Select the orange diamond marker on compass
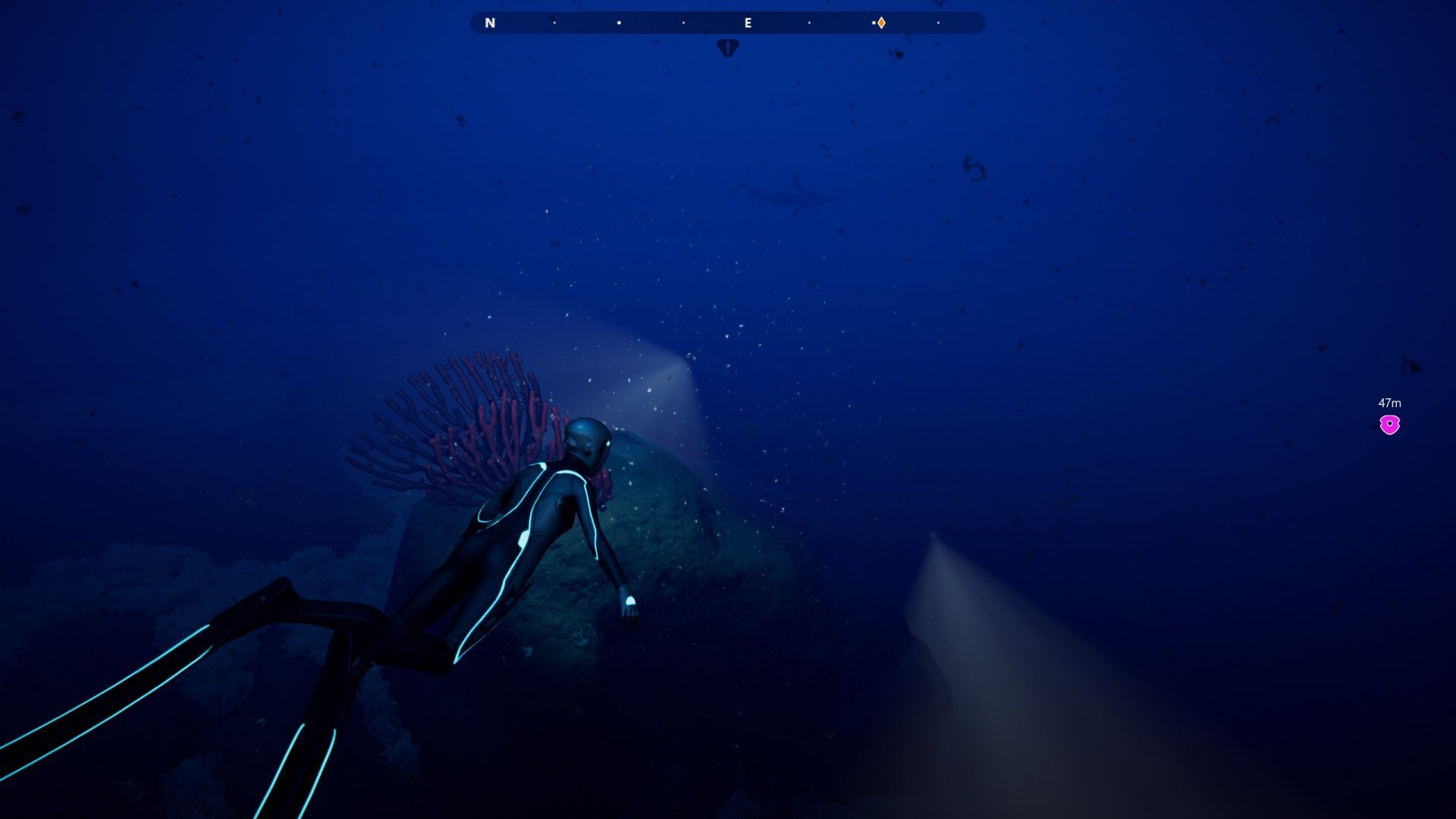This screenshot has height=819, width=1456. point(881,24)
